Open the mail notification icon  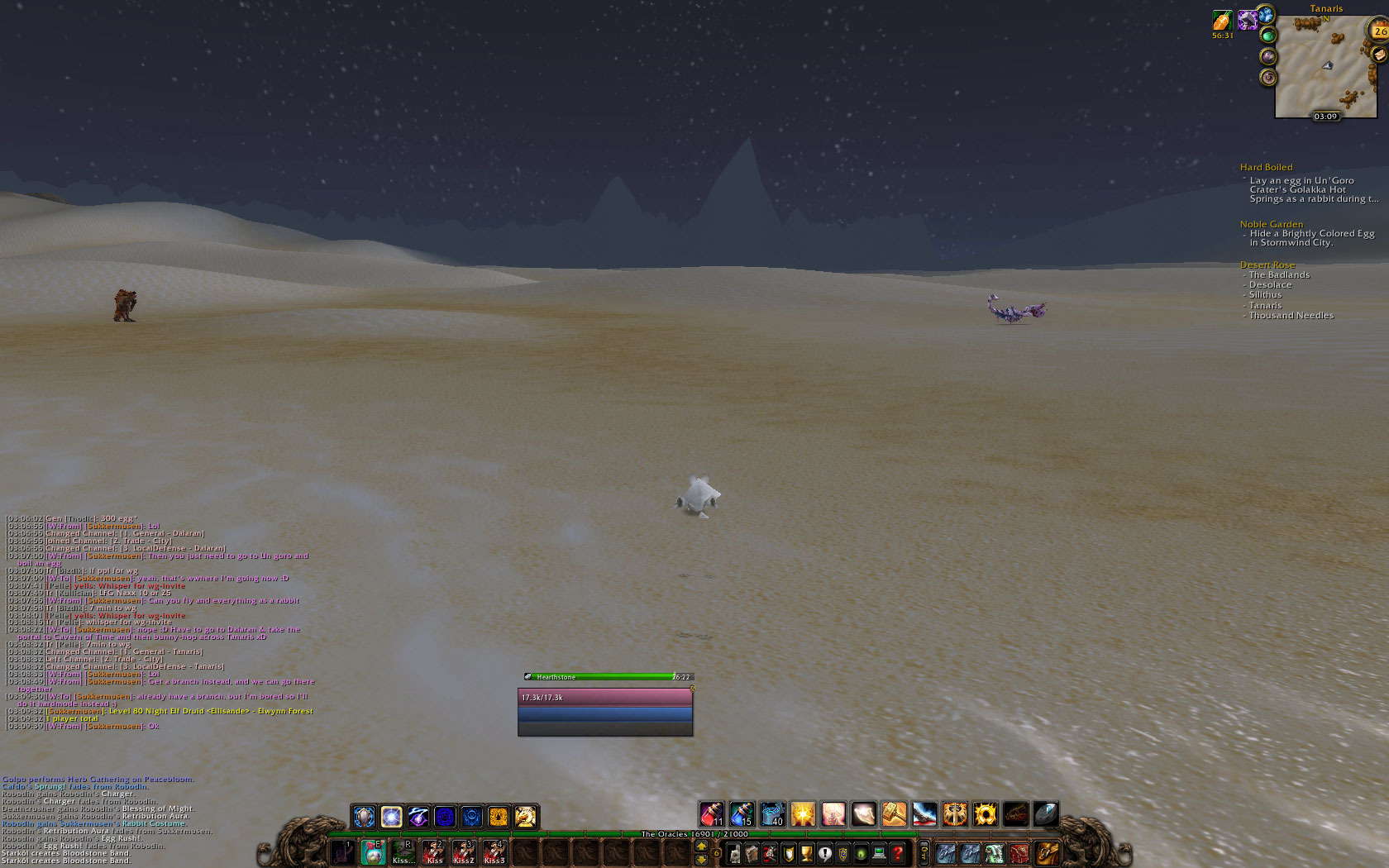[x=1378, y=55]
